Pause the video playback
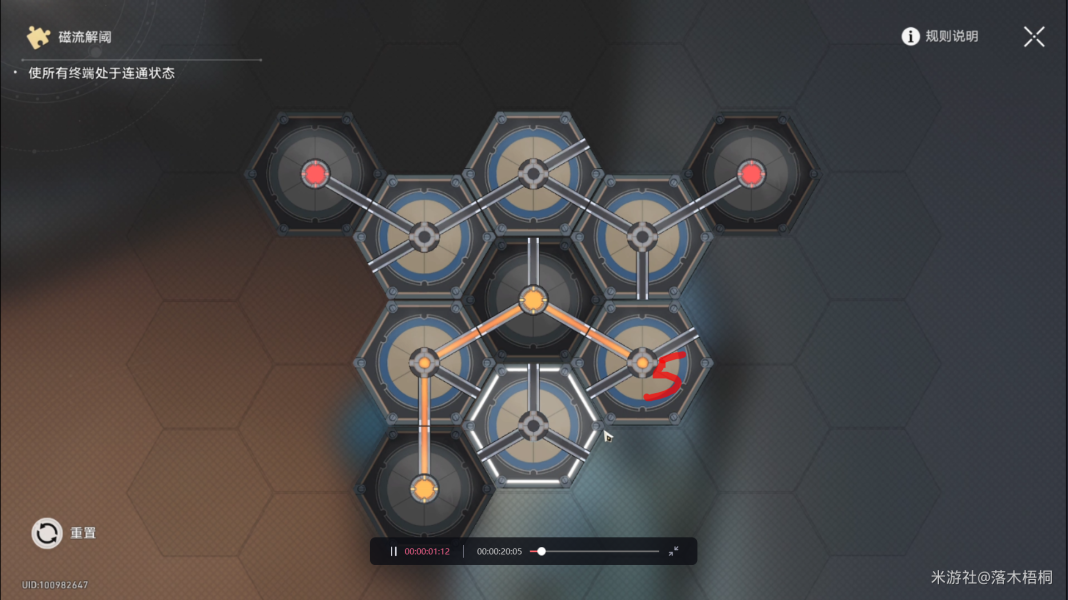This screenshot has width=1068, height=600. click(x=394, y=551)
